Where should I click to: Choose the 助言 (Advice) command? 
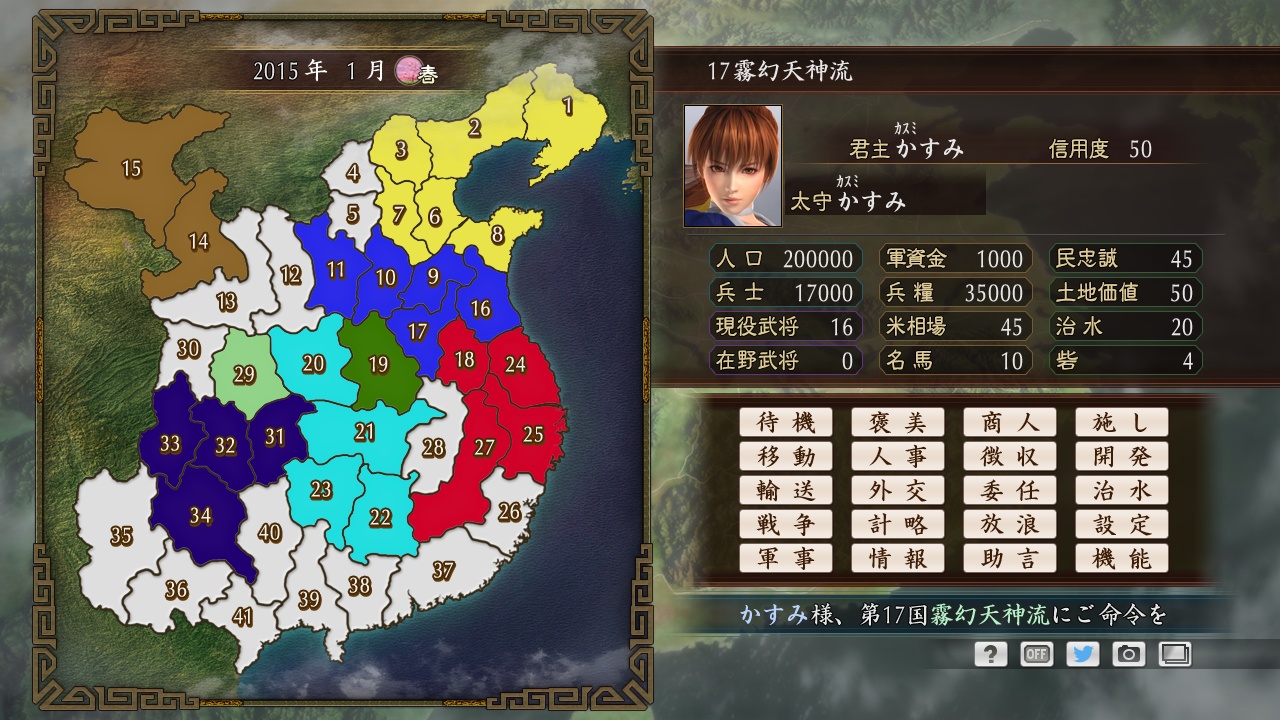coord(1010,558)
